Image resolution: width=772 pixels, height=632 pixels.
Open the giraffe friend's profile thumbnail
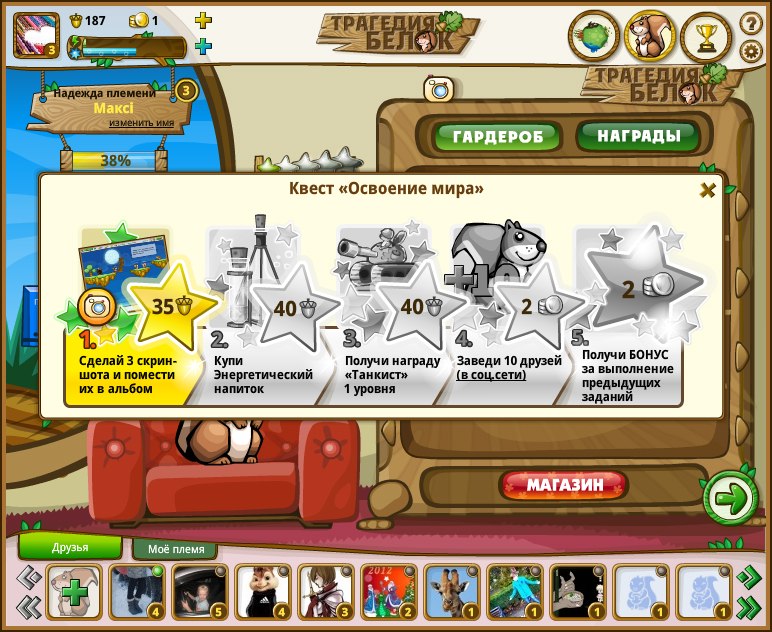point(448,591)
